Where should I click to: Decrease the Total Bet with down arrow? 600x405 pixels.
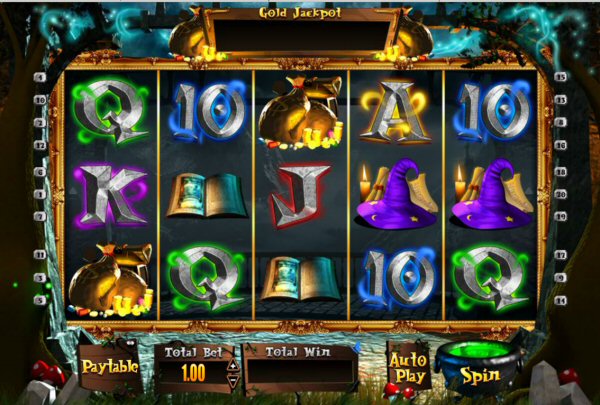point(234,380)
